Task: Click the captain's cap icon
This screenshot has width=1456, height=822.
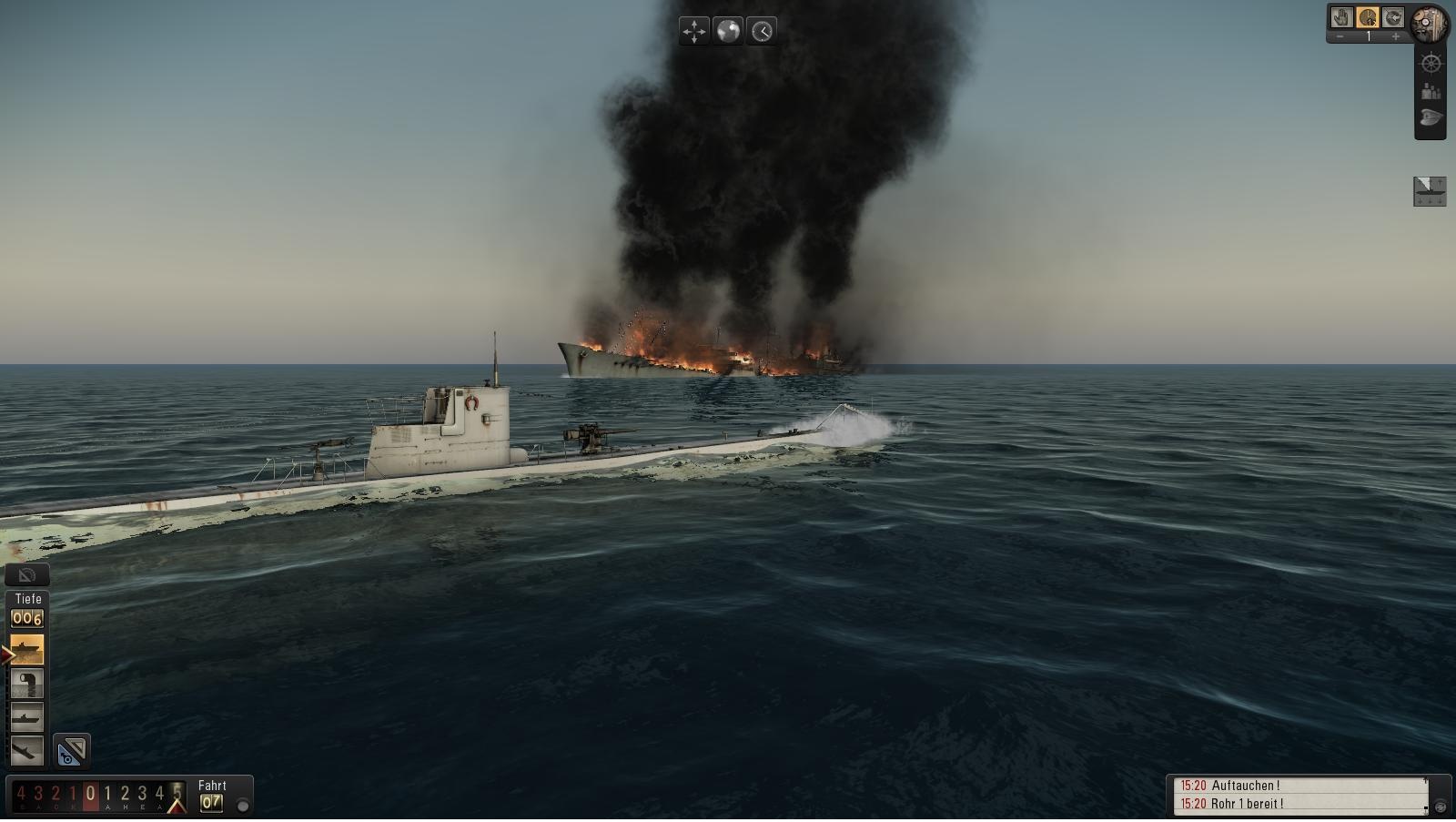Action: (1431, 118)
